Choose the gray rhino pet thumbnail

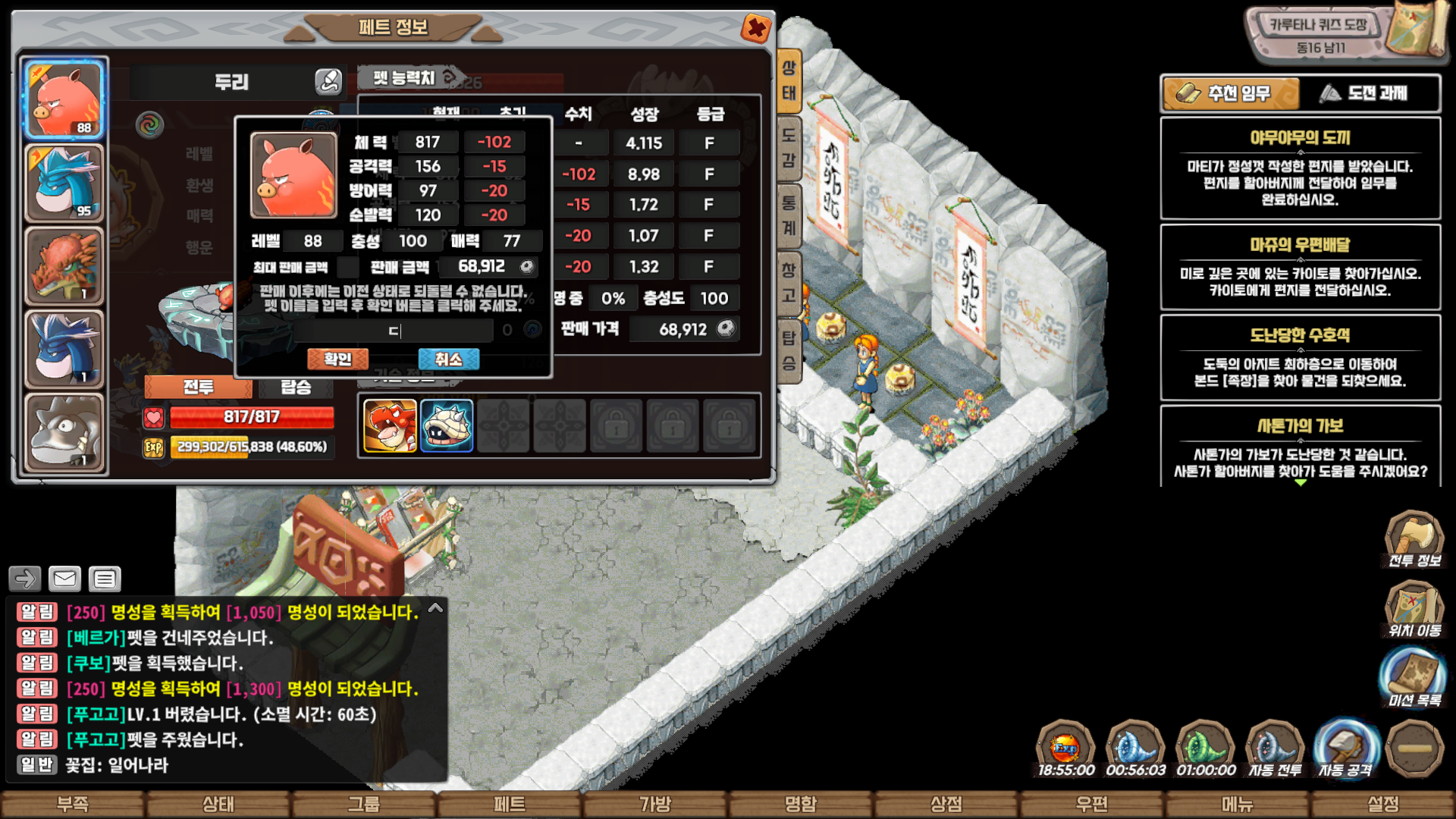coord(64,432)
